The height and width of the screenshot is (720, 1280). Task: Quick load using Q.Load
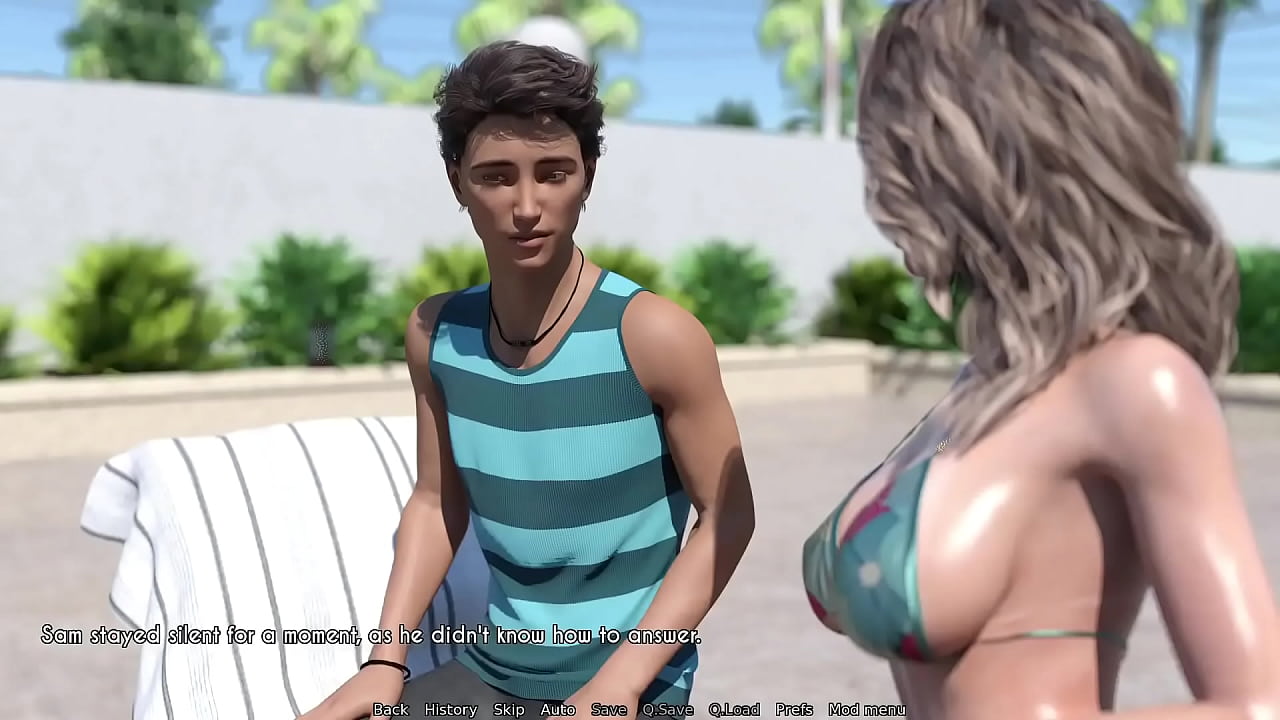tap(734, 709)
